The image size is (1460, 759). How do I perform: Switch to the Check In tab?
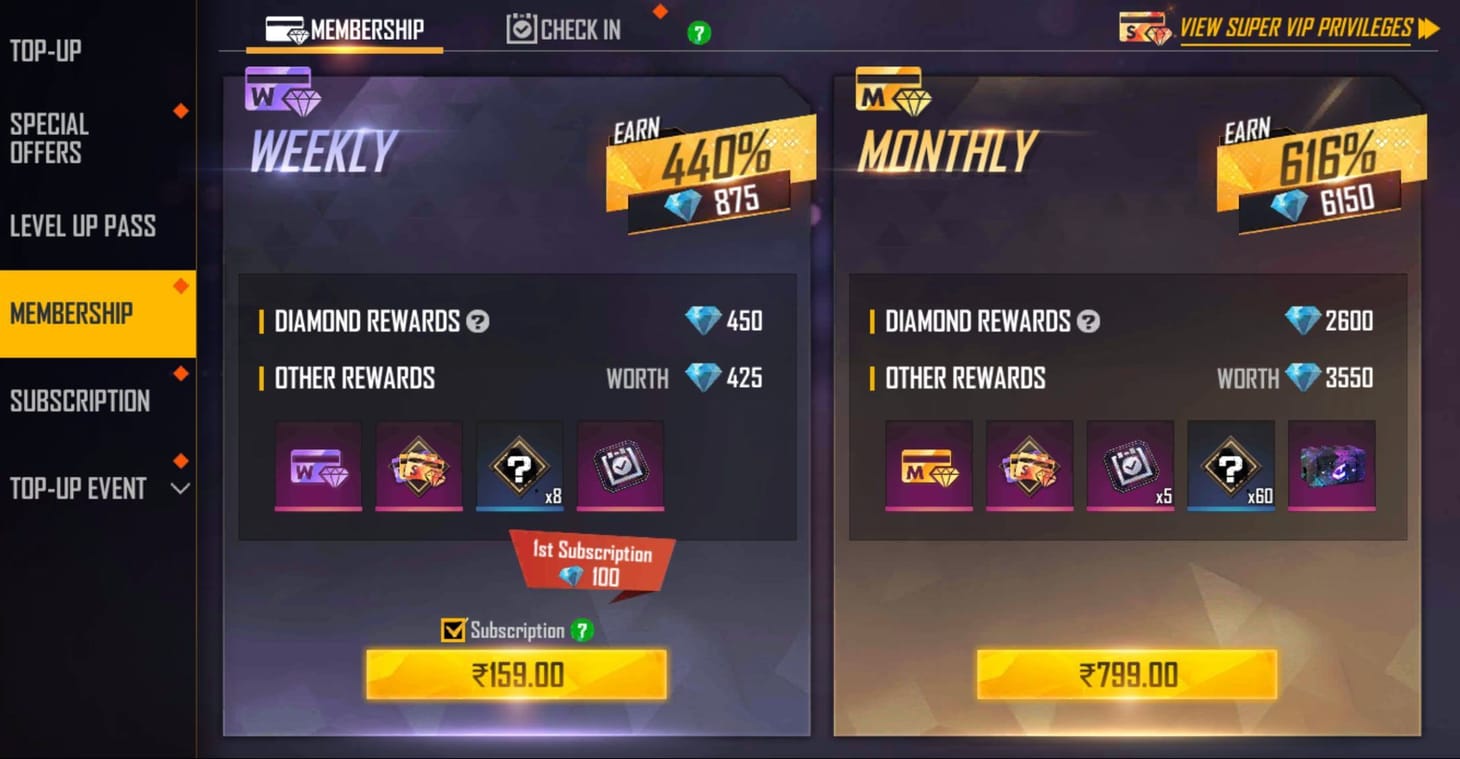563,29
